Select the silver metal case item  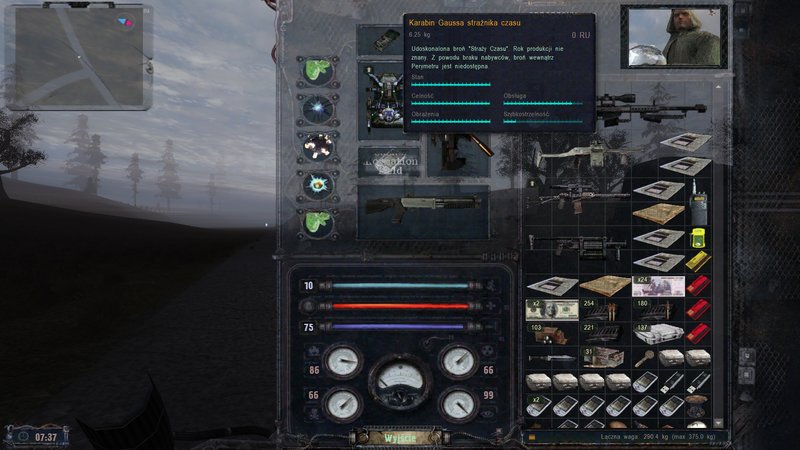[658, 333]
